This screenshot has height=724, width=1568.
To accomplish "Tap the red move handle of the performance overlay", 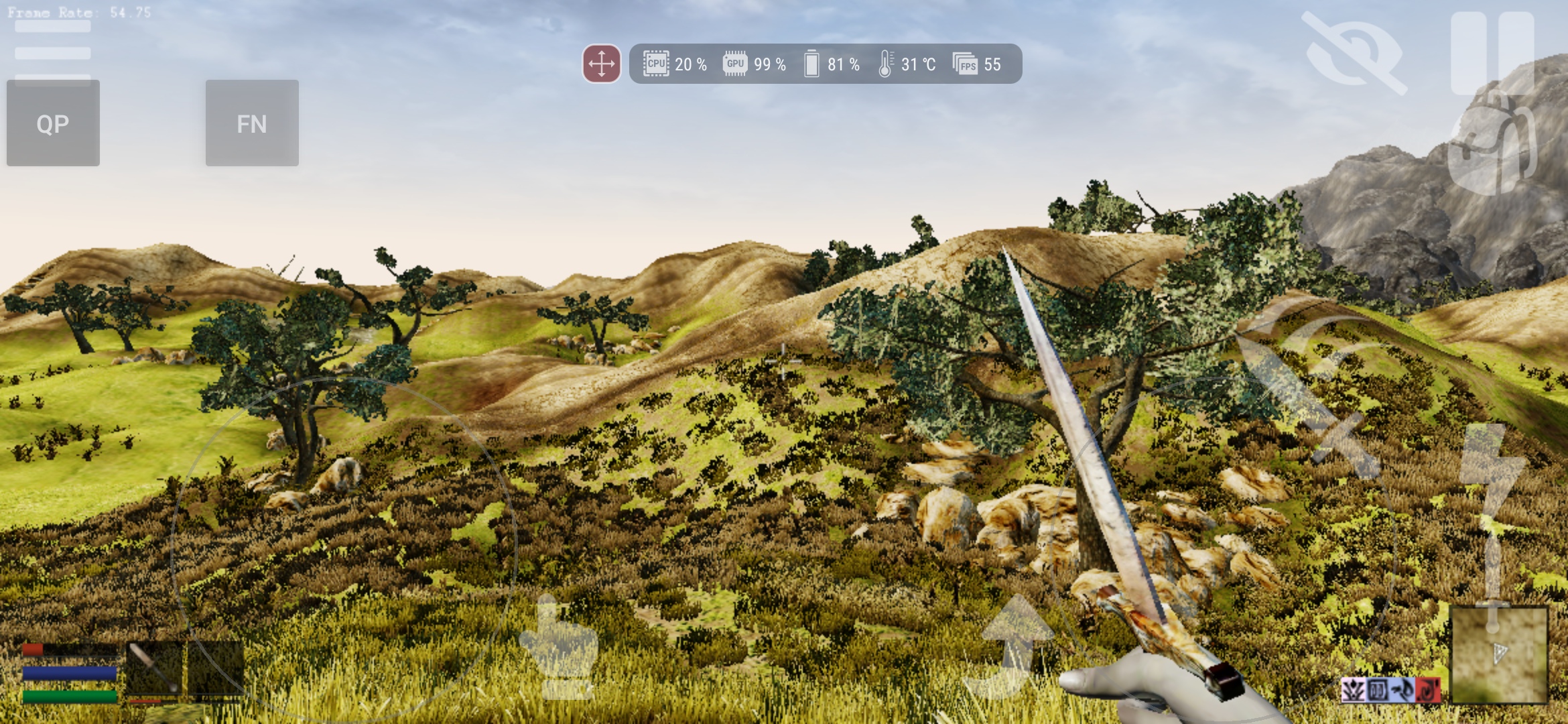I will (602, 65).
